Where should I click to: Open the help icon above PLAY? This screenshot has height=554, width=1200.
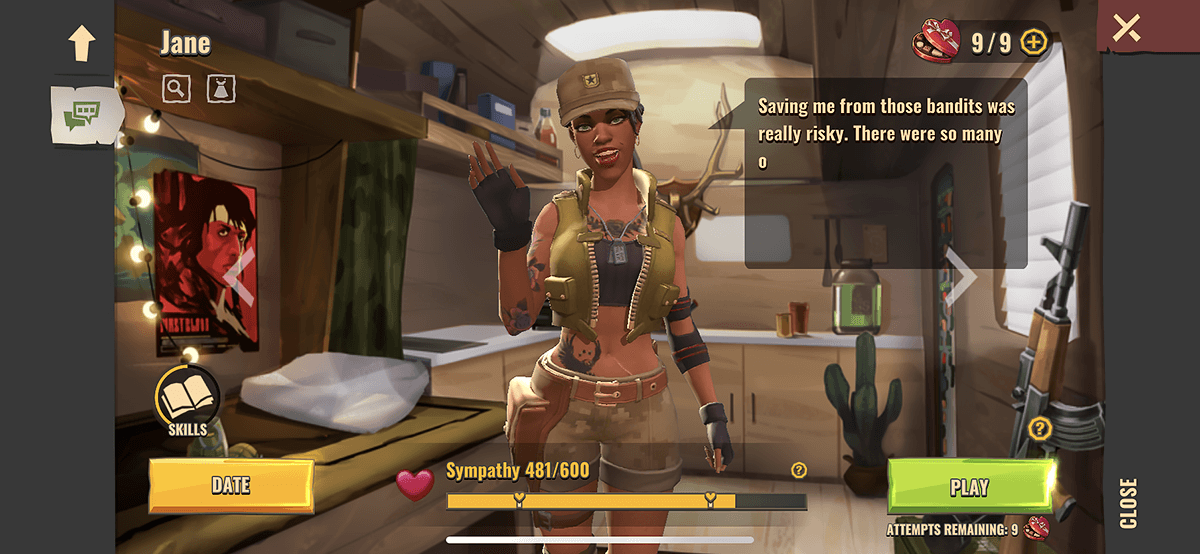pyautogui.click(x=1040, y=429)
